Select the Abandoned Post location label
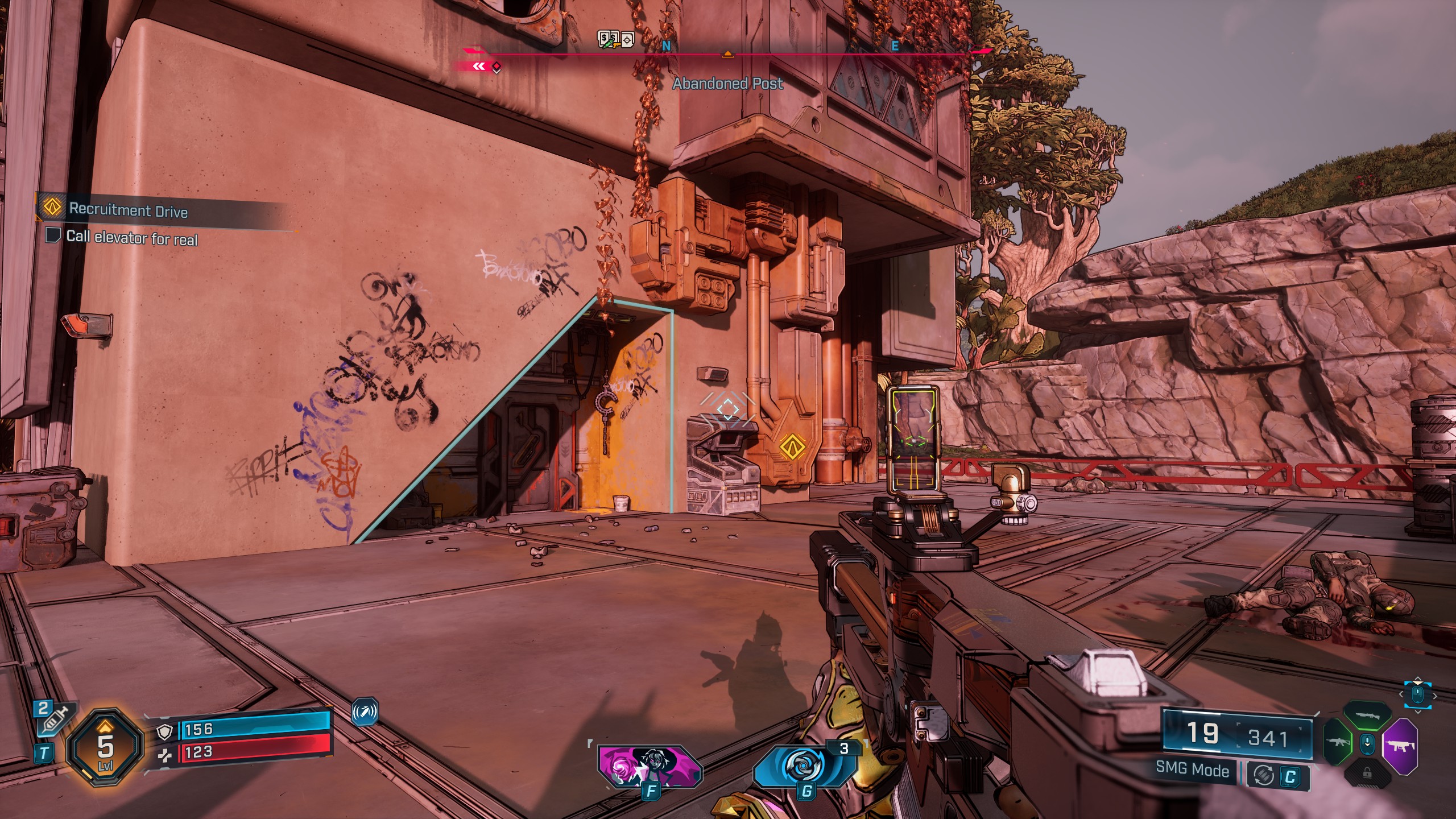1456x819 pixels. [728, 83]
